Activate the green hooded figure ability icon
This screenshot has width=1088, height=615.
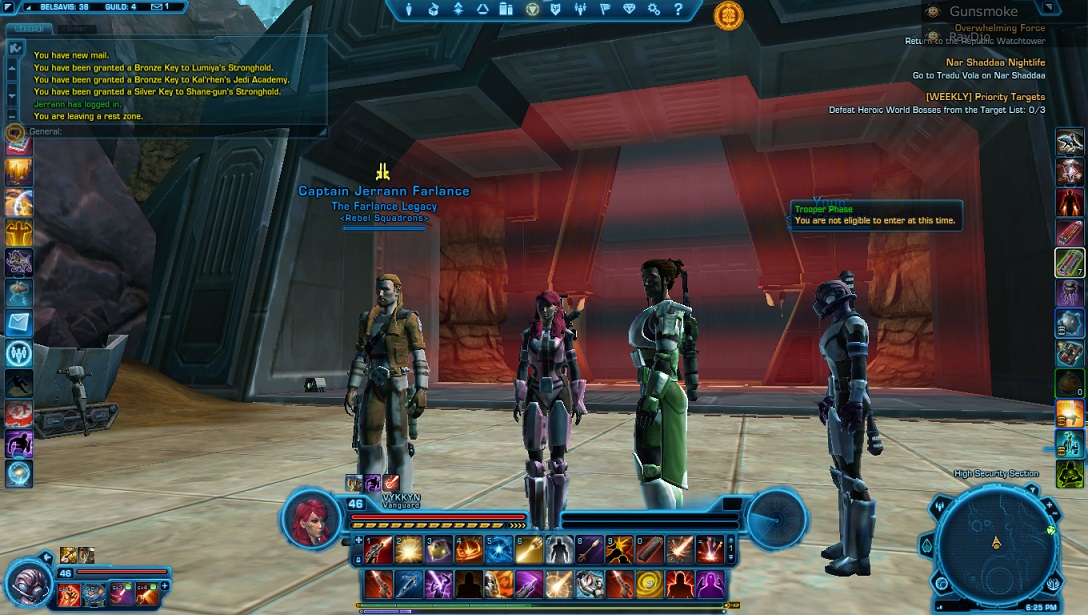pyautogui.click(x=1070, y=473)
